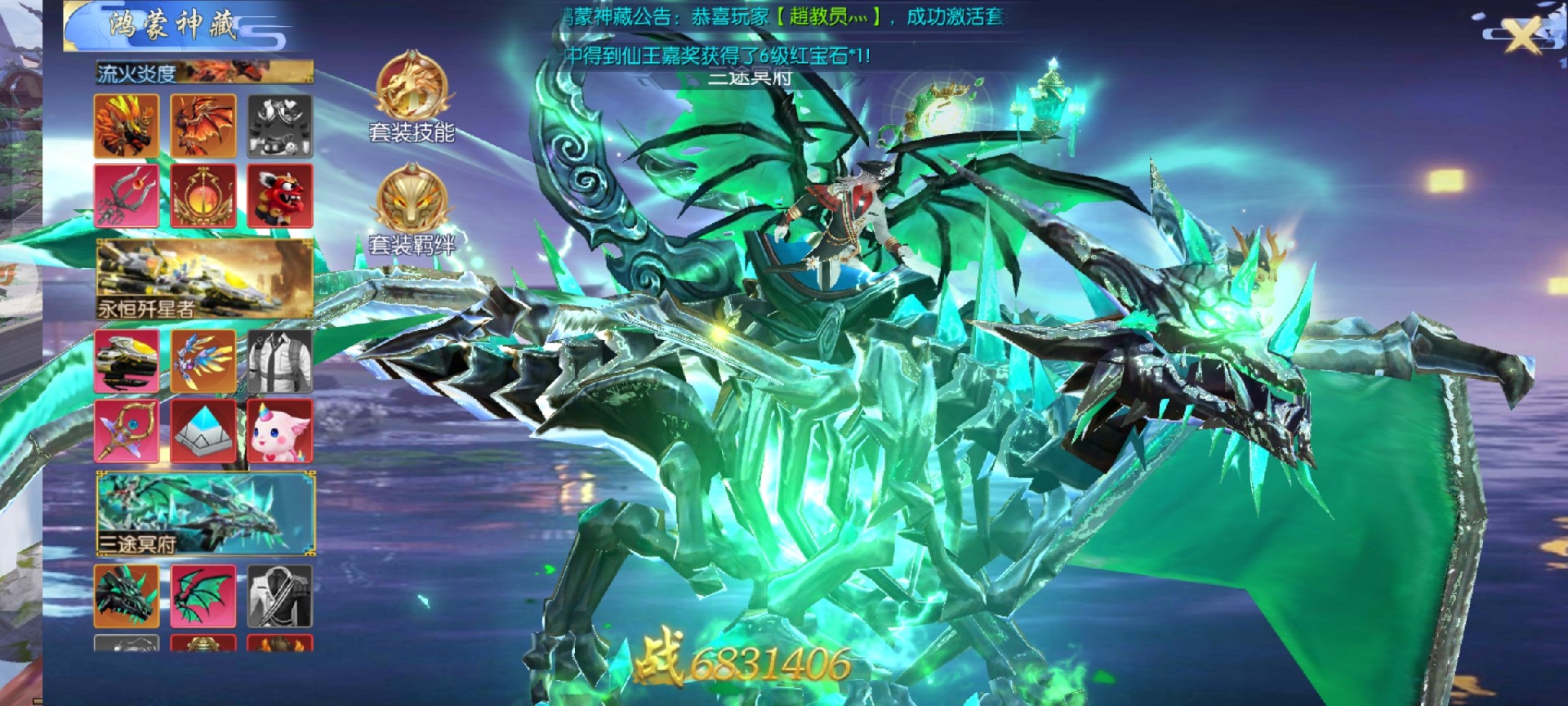Select the 流火炎度 set banner
The height and width of the screenshot is (706, 1568).
[x=204, y=73]
